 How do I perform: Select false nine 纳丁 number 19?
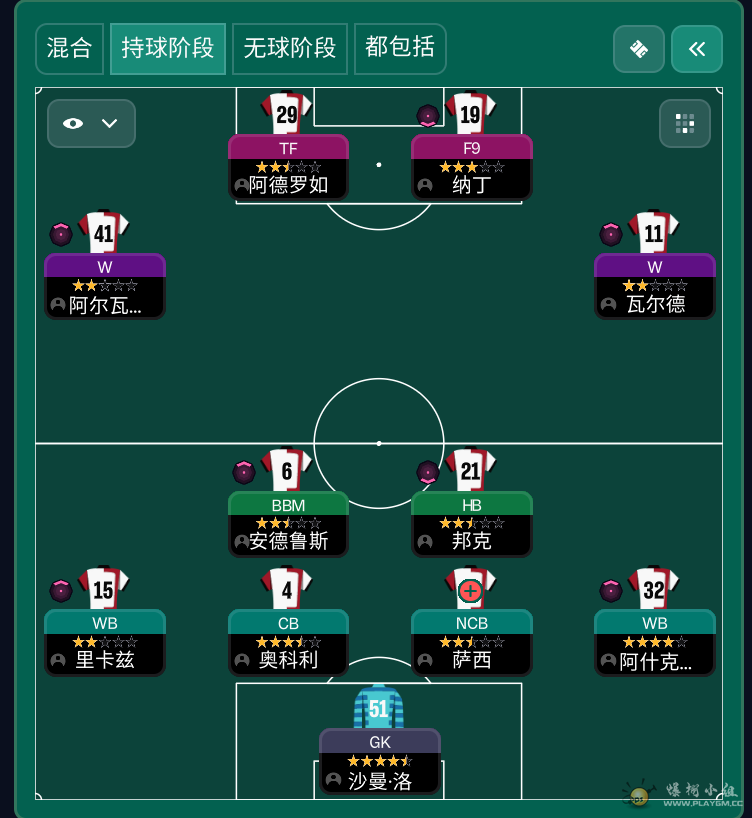click(x=471, y=167)
